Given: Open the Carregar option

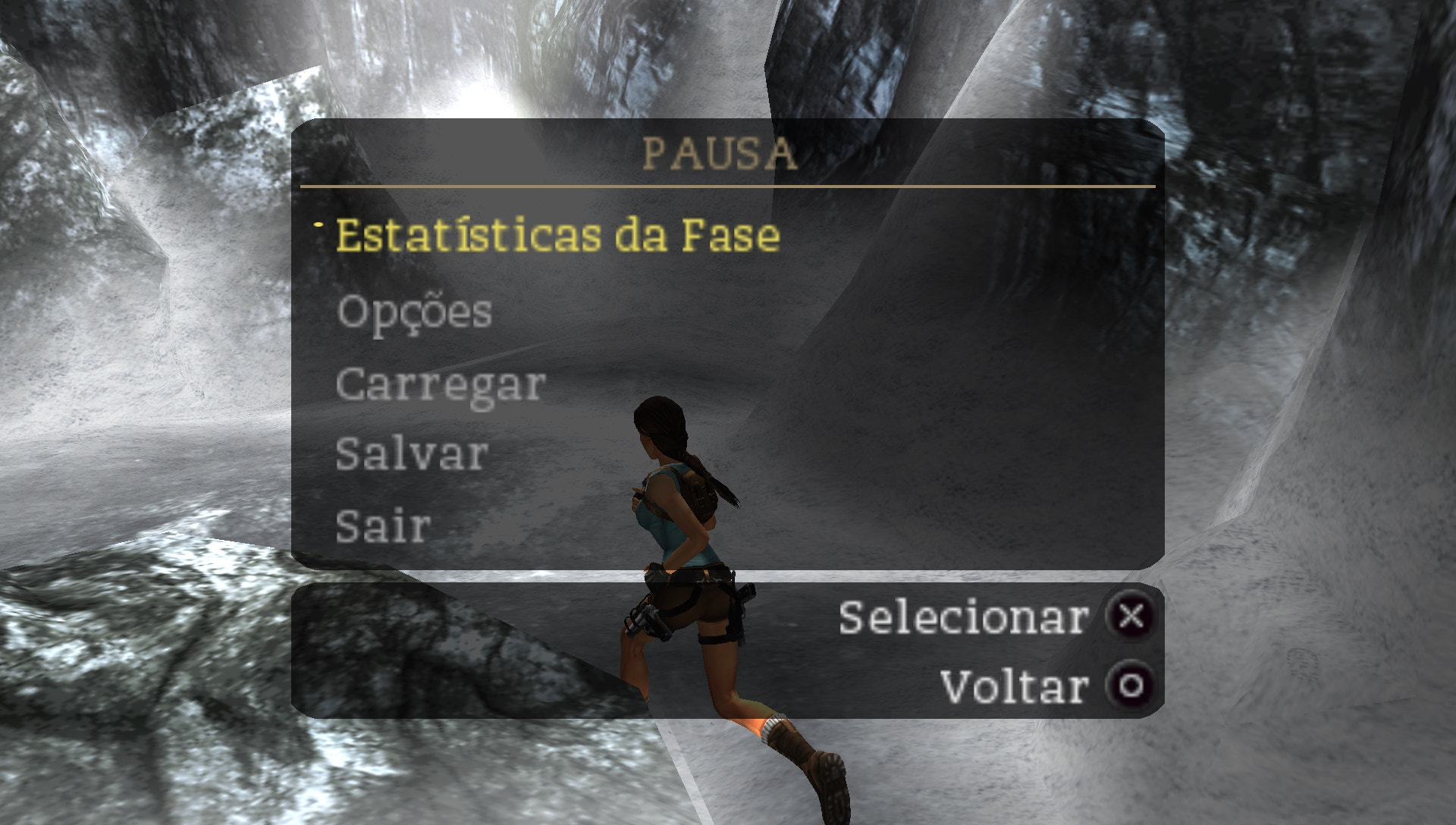Looking at the screenshot, I should pyautogui.click(x=440, y=384).
